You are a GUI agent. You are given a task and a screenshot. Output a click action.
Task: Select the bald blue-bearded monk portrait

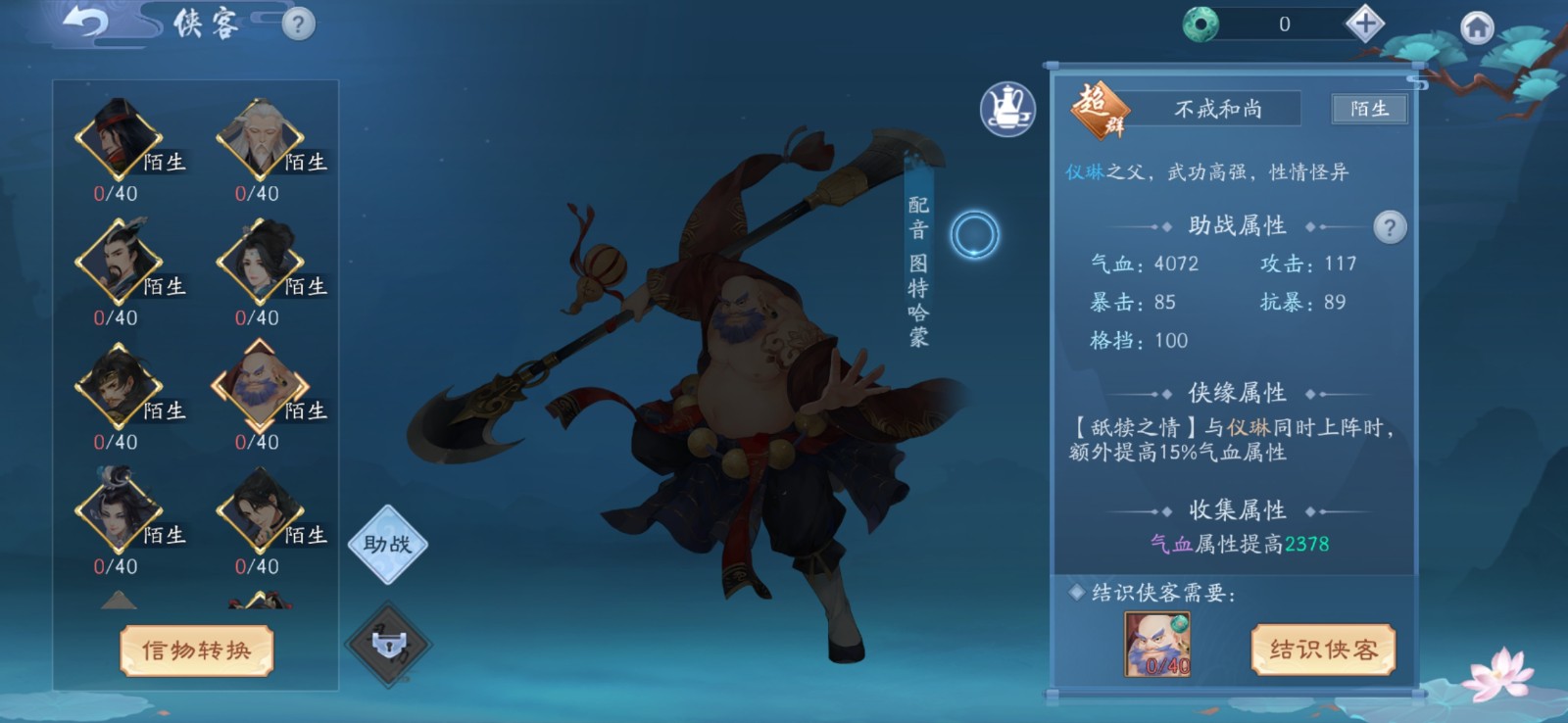[x=260, y=387]
